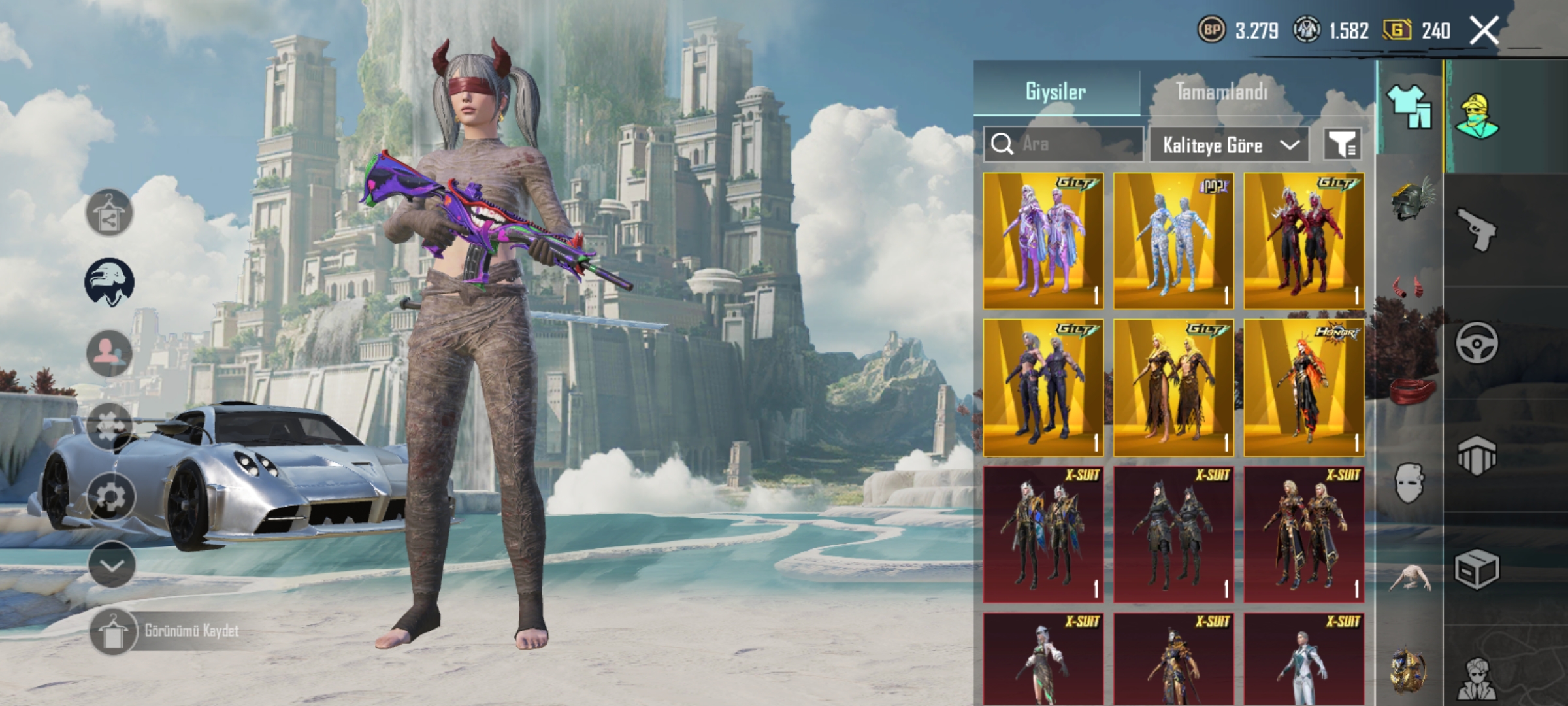Open the pistol weapons category

1477,229
